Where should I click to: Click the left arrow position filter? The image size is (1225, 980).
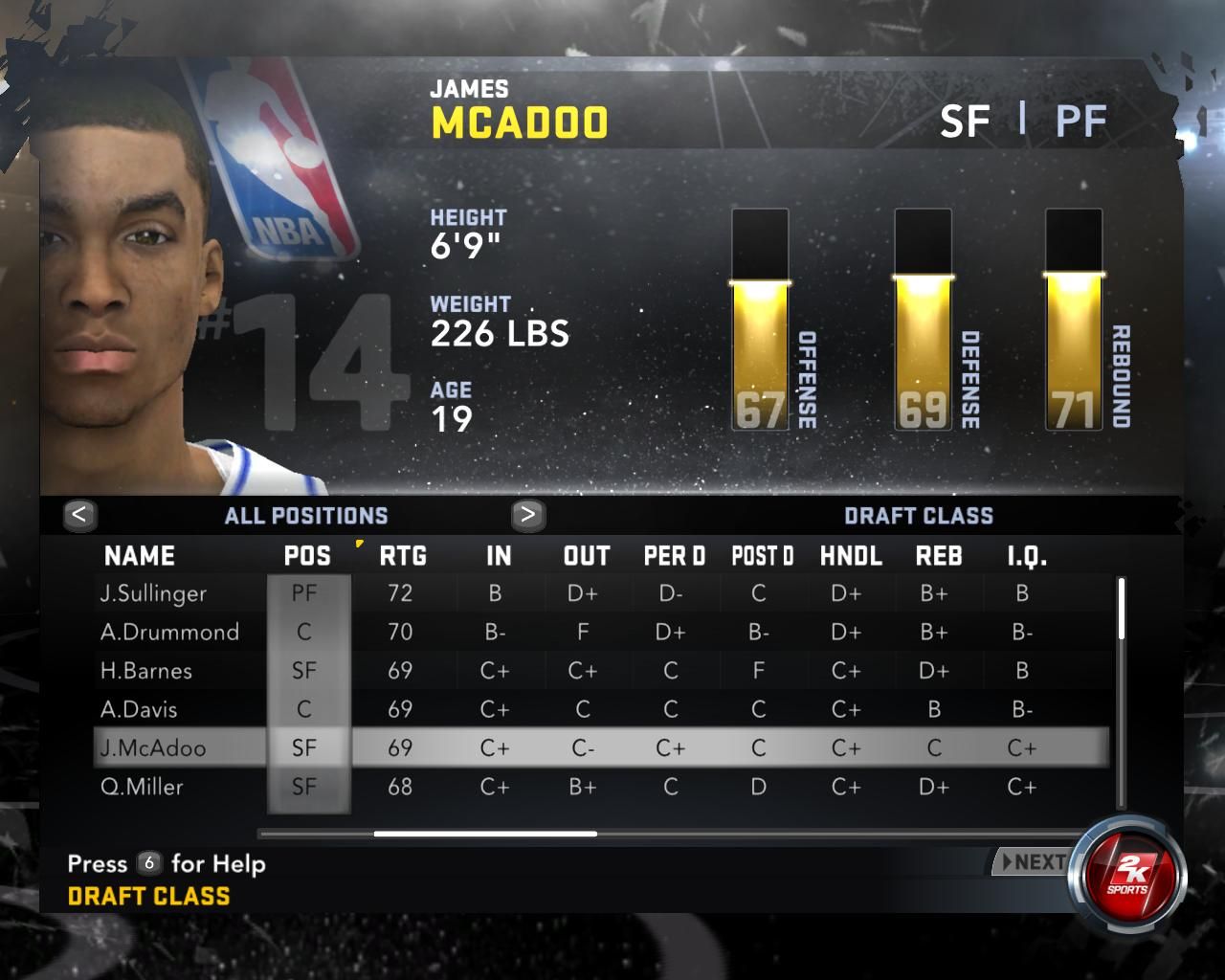pos(79,515)
